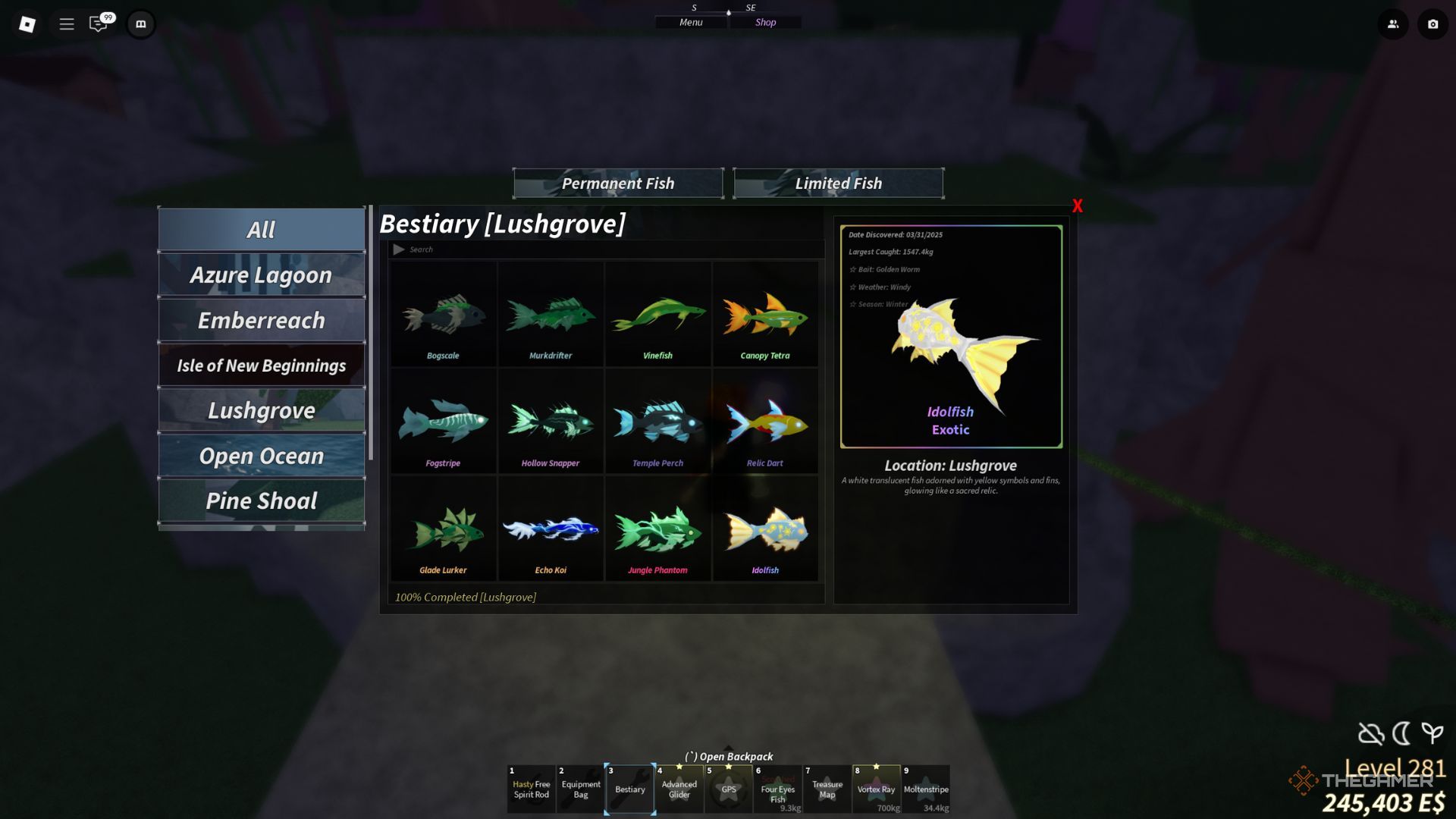Click the GPS item in slot 5
The width and height of the screenshot is (1456, 819).
pos(729,789)
